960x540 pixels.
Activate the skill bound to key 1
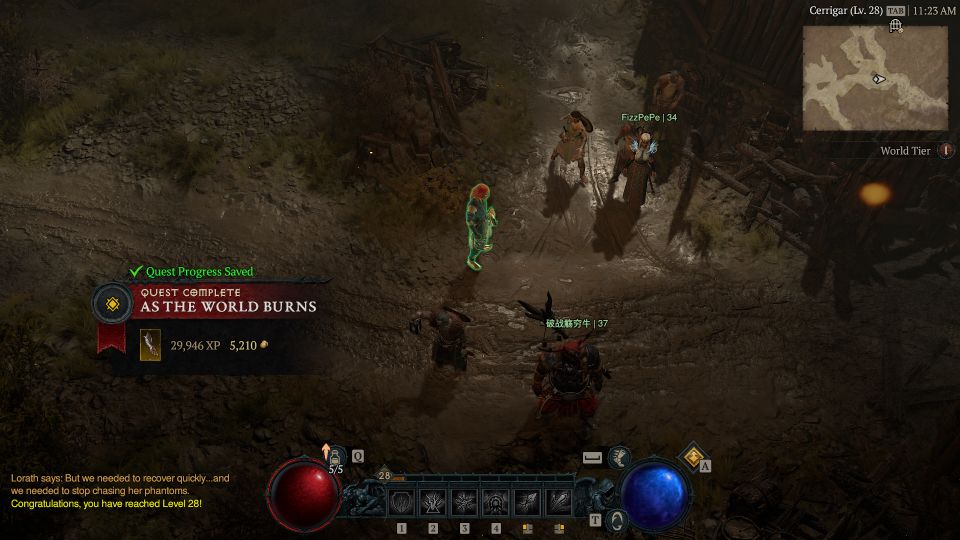402,502
